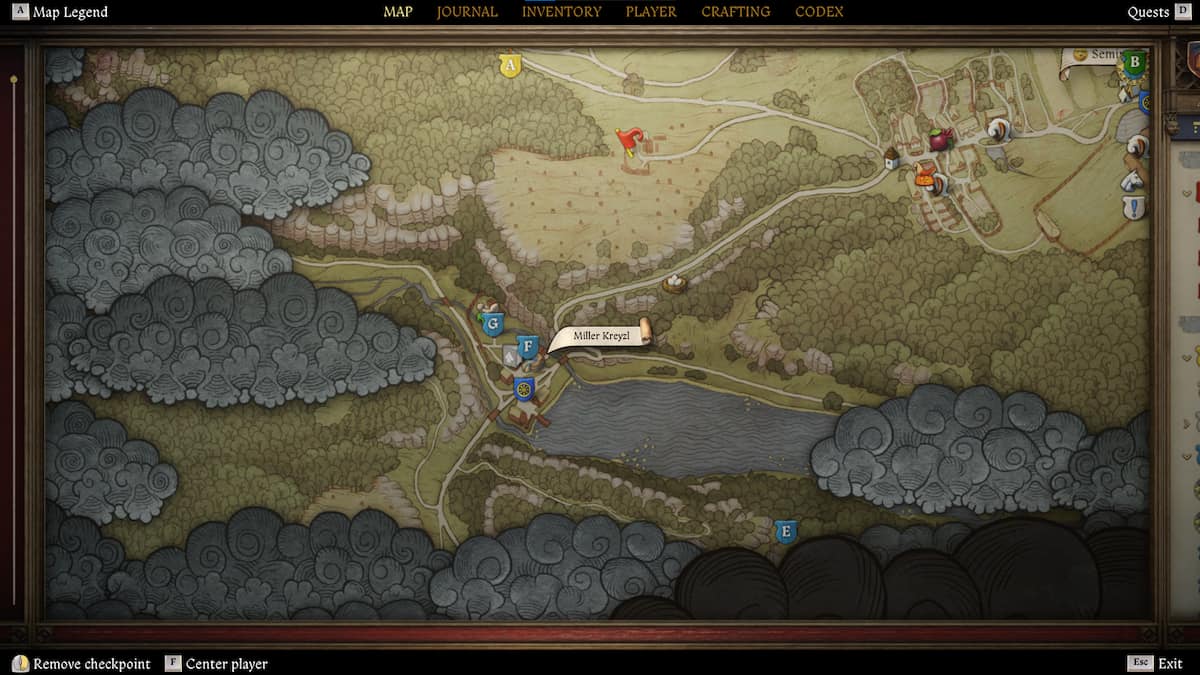
Task: Select the red apple grocer marker
Action: tap(940, 139)
